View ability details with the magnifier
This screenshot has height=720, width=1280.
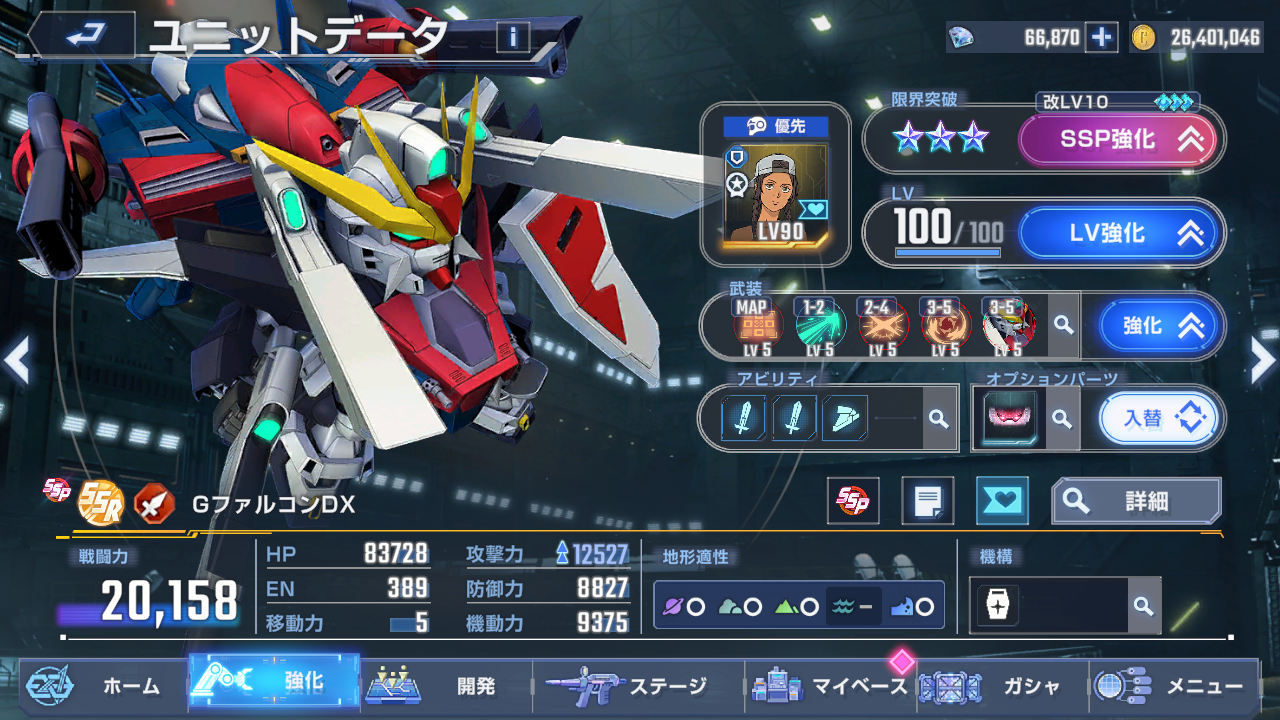click(938, 418)
